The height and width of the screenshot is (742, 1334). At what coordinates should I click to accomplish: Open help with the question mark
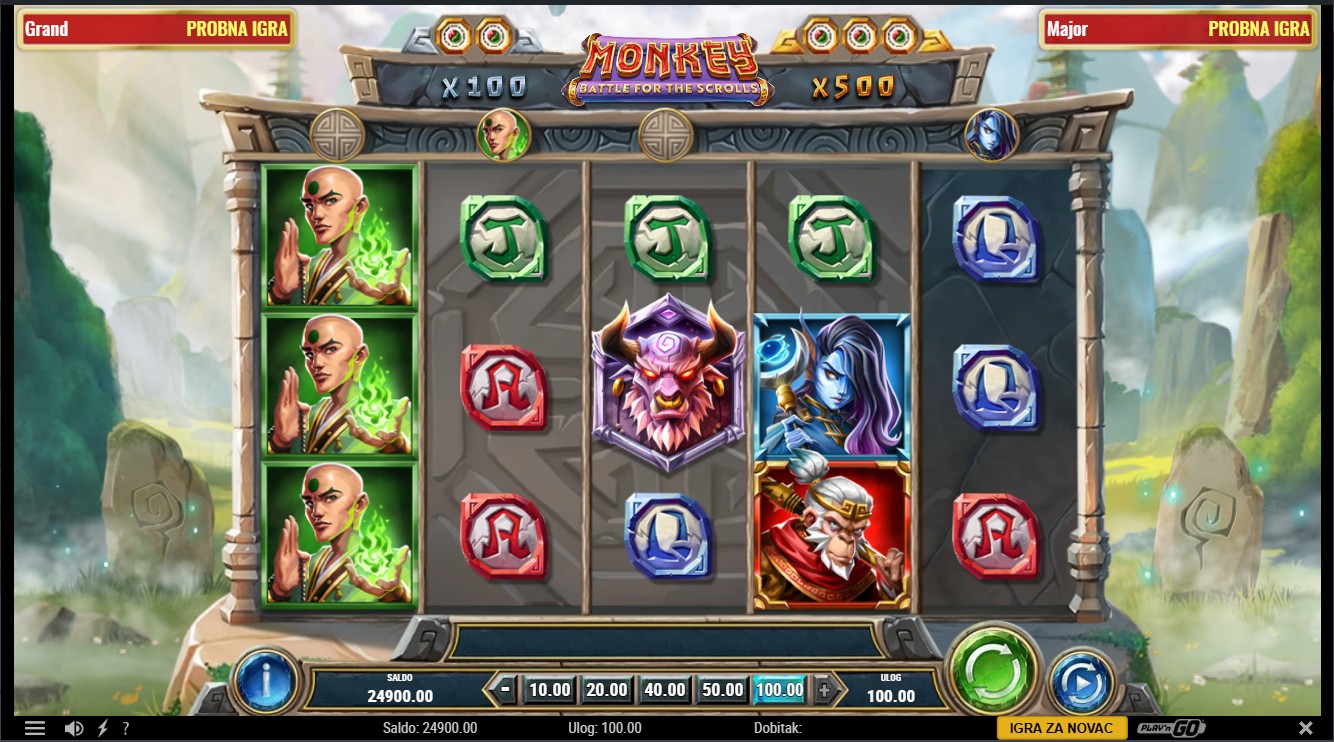pos(125,728)
